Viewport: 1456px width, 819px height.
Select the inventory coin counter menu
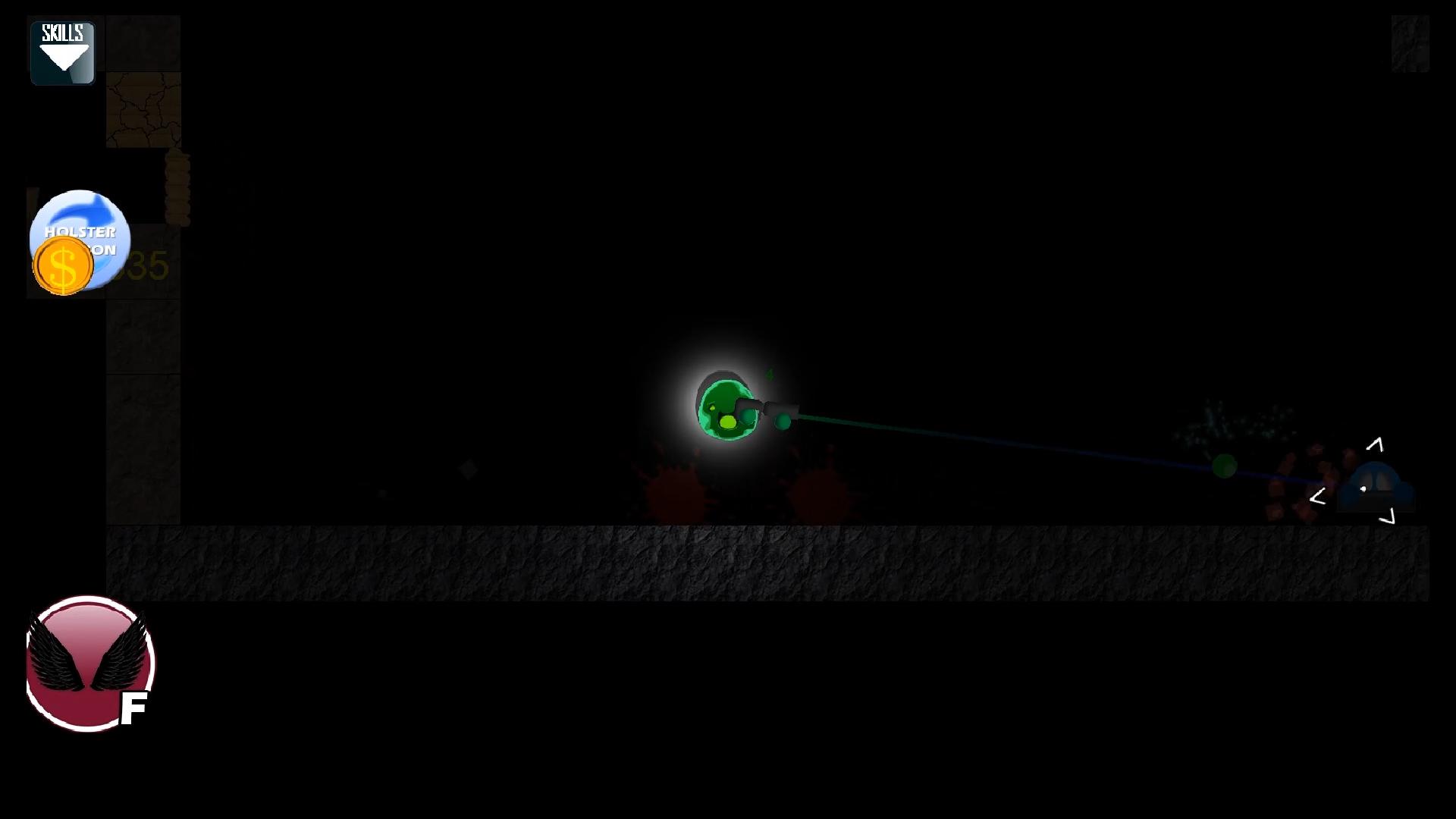point(63,265)
